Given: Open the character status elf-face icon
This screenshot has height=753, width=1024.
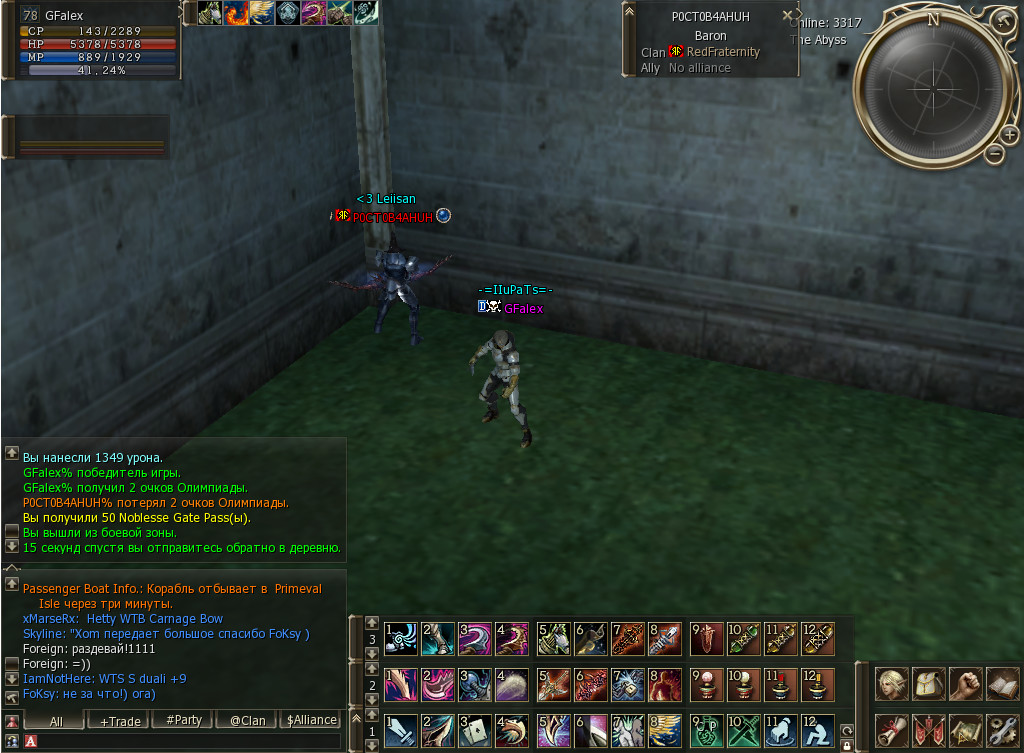Looking at the screenshot, I should [x=892, y=684].
